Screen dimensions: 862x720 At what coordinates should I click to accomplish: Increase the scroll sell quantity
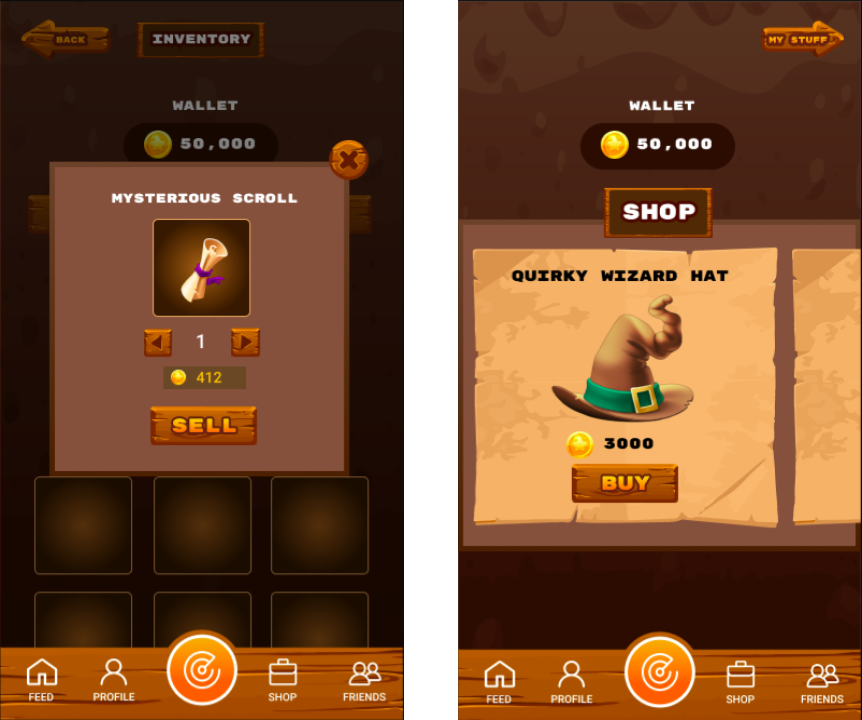tap(245, 343)
